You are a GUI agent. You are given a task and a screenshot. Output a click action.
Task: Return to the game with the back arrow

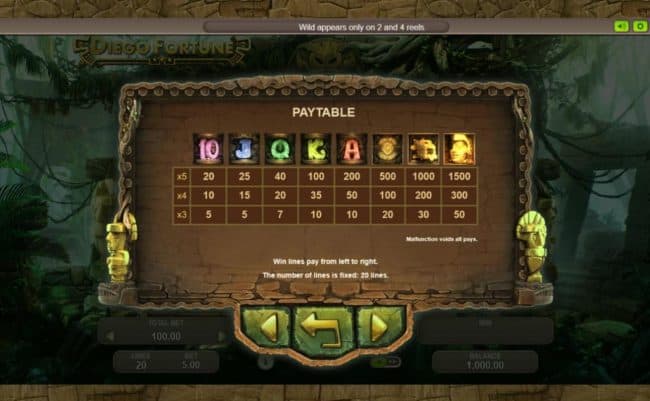(x=323, y=326)
